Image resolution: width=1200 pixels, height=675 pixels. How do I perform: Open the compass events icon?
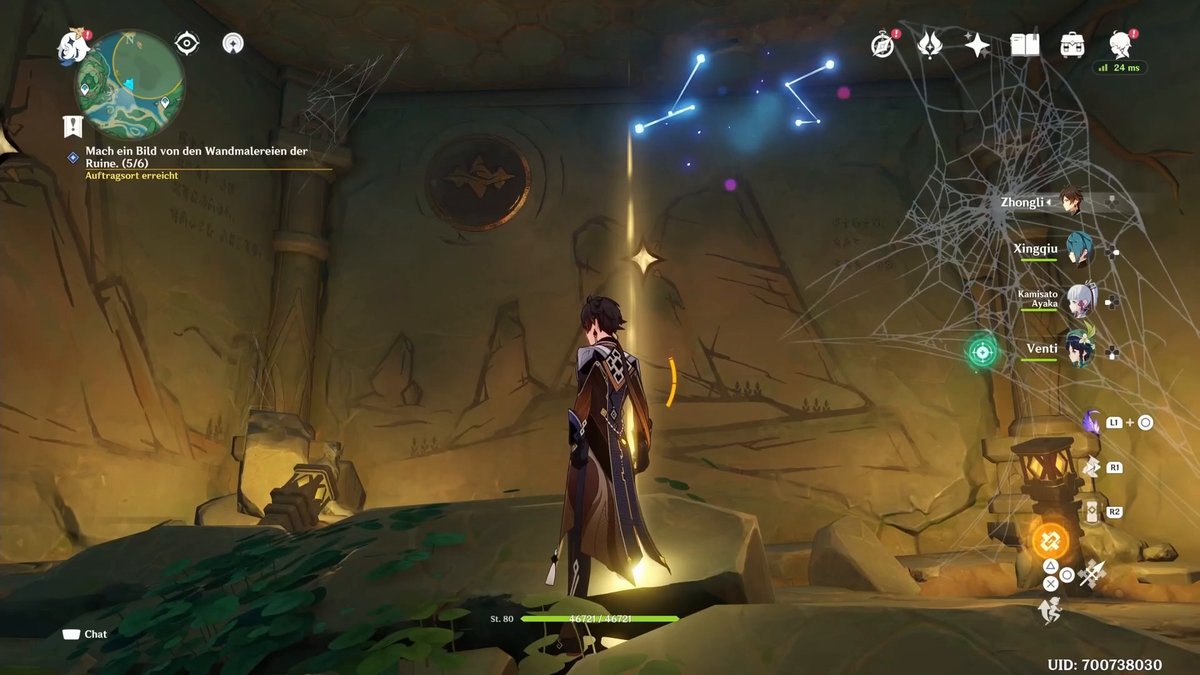coord(882,44)
